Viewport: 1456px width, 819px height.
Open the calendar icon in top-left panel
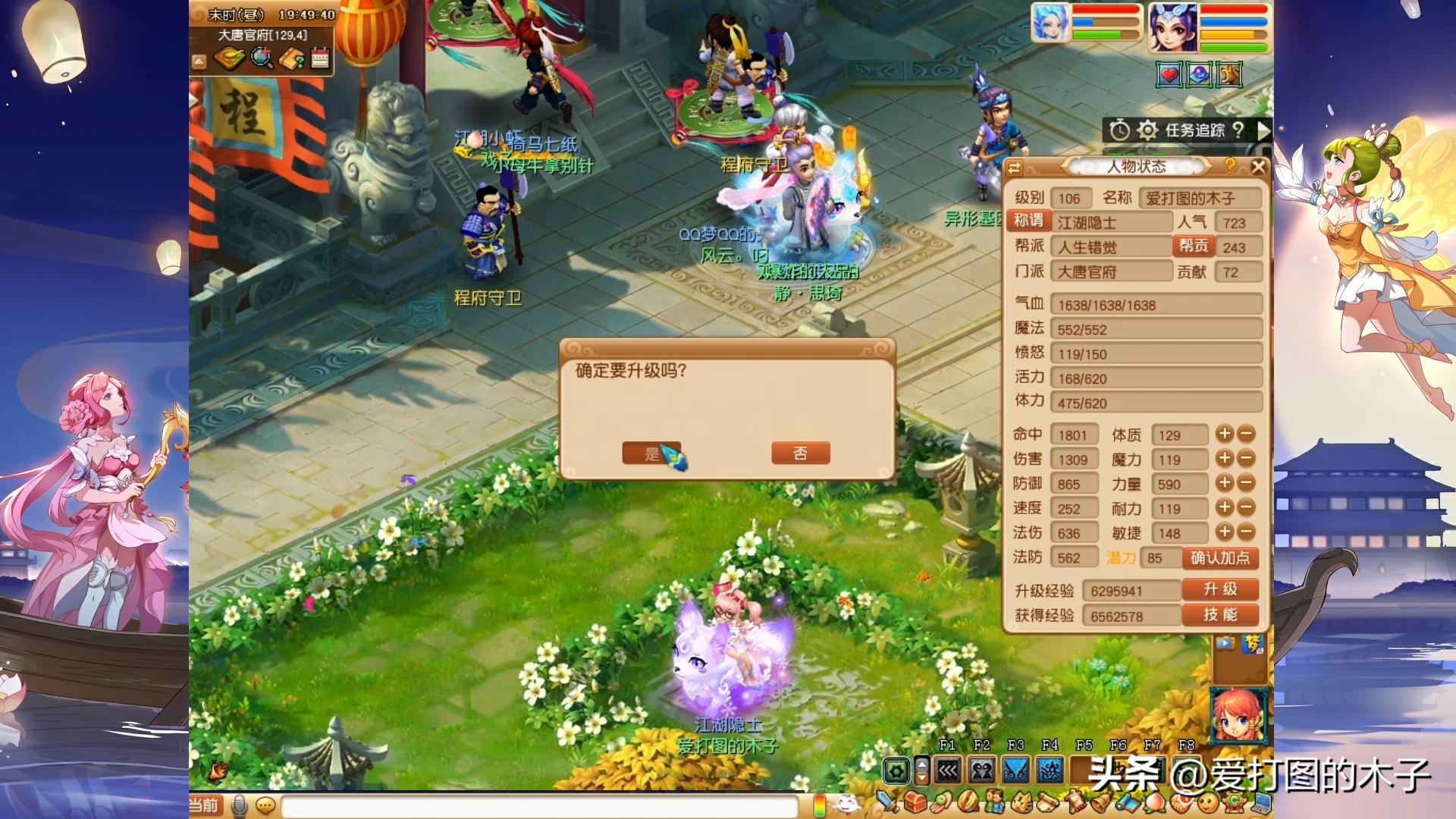319,59
